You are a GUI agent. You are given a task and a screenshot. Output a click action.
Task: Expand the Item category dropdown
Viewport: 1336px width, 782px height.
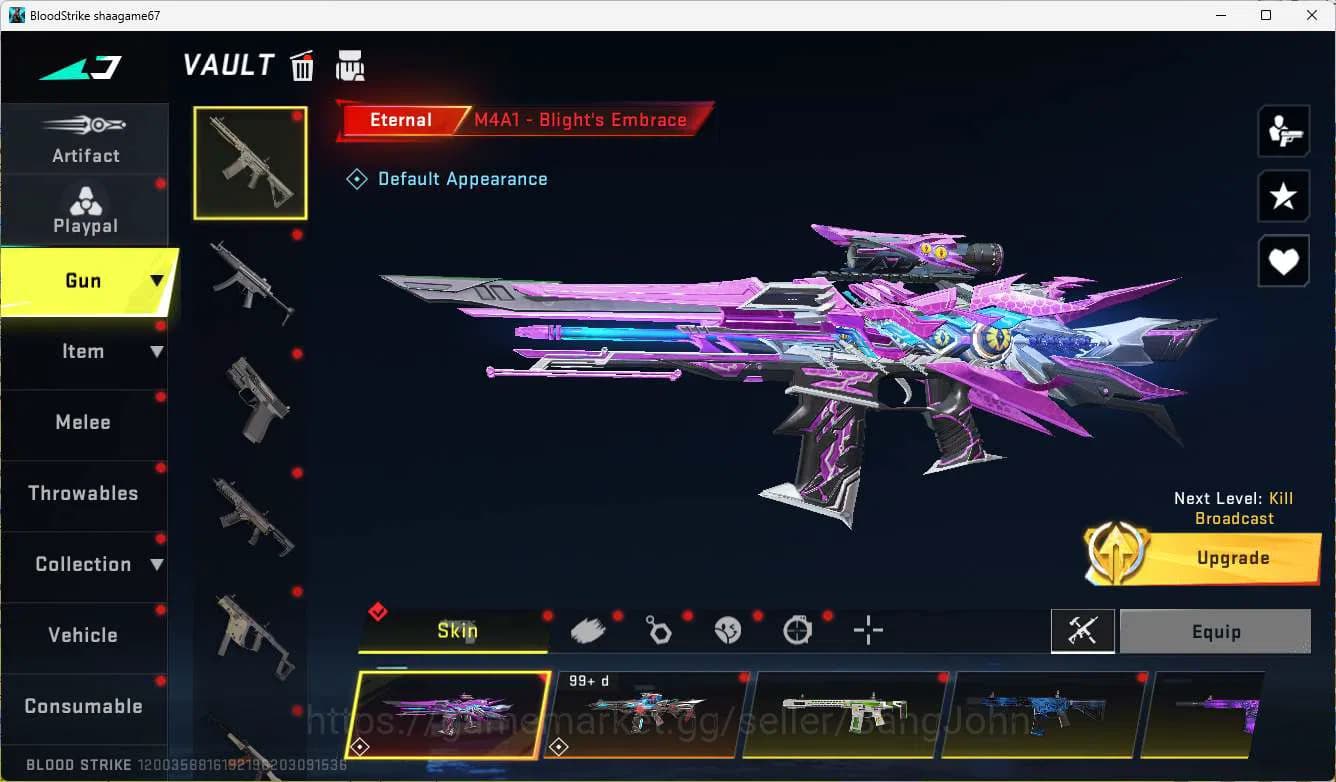155,351
